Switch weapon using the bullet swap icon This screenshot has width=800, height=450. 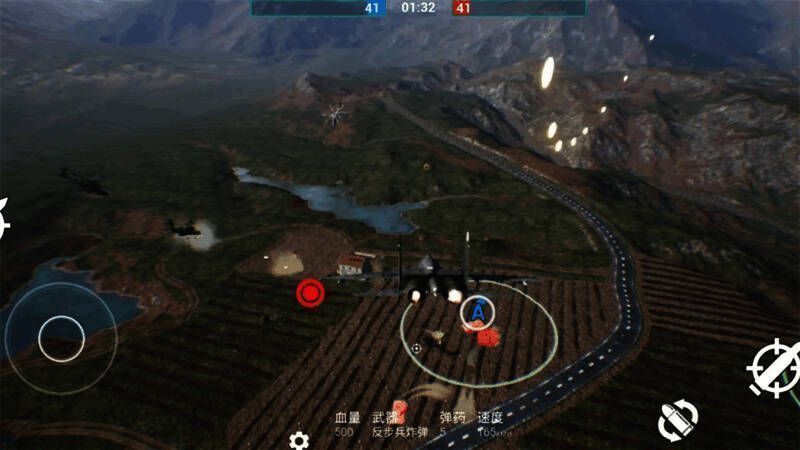[678, 420]
